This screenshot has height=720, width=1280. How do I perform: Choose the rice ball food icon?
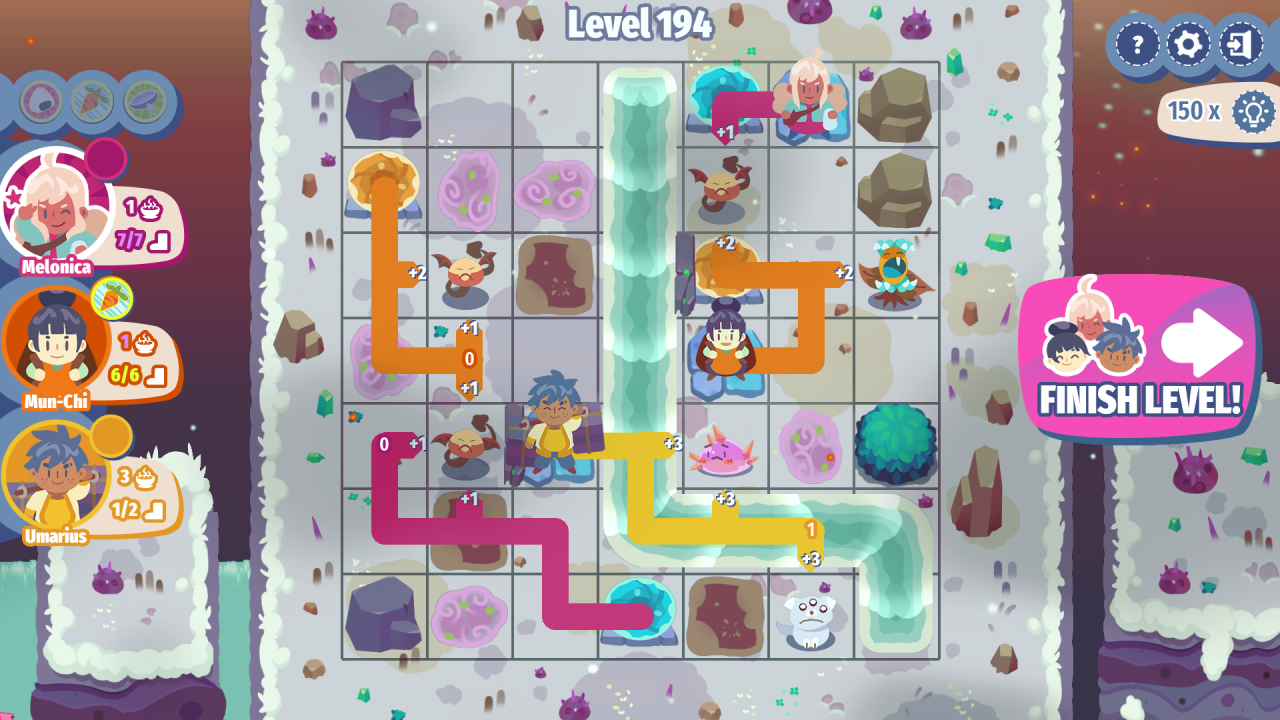pos(41,101)
